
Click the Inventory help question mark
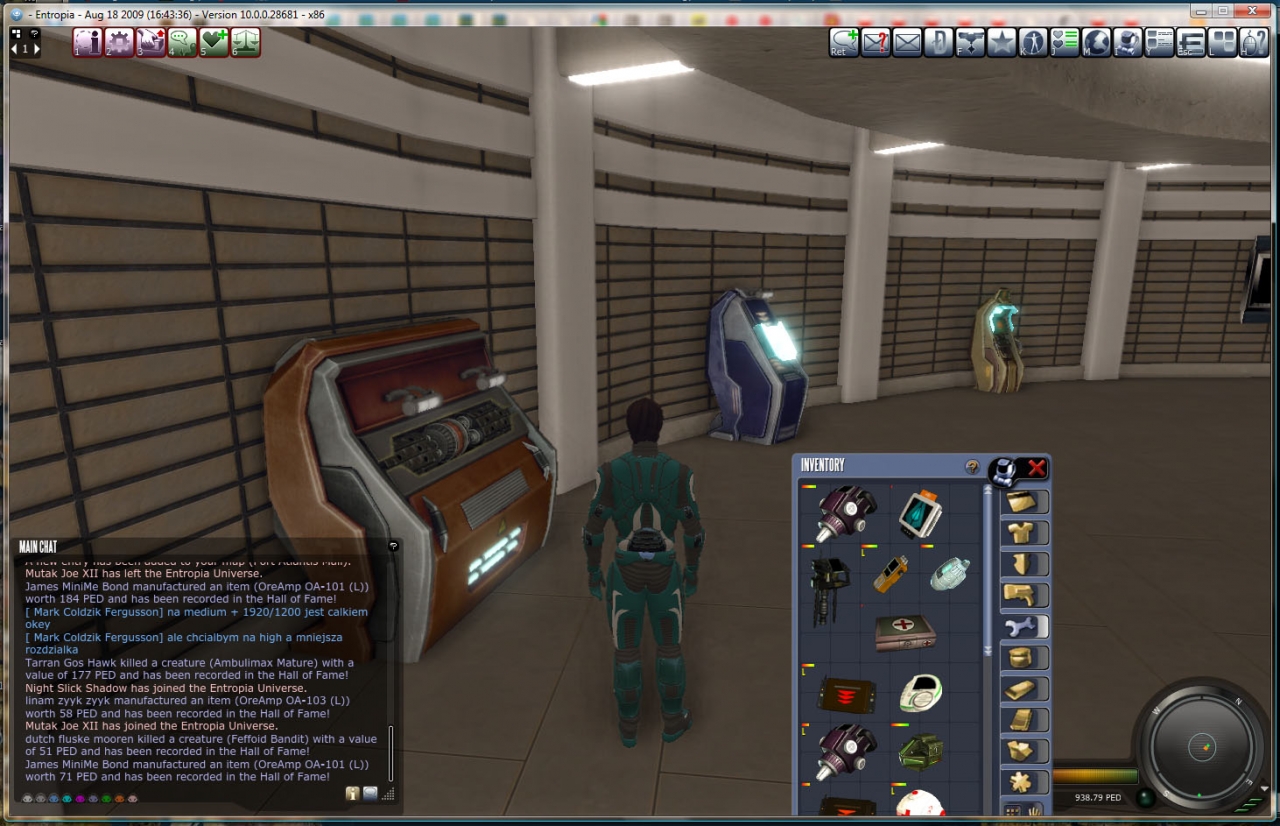971,467
